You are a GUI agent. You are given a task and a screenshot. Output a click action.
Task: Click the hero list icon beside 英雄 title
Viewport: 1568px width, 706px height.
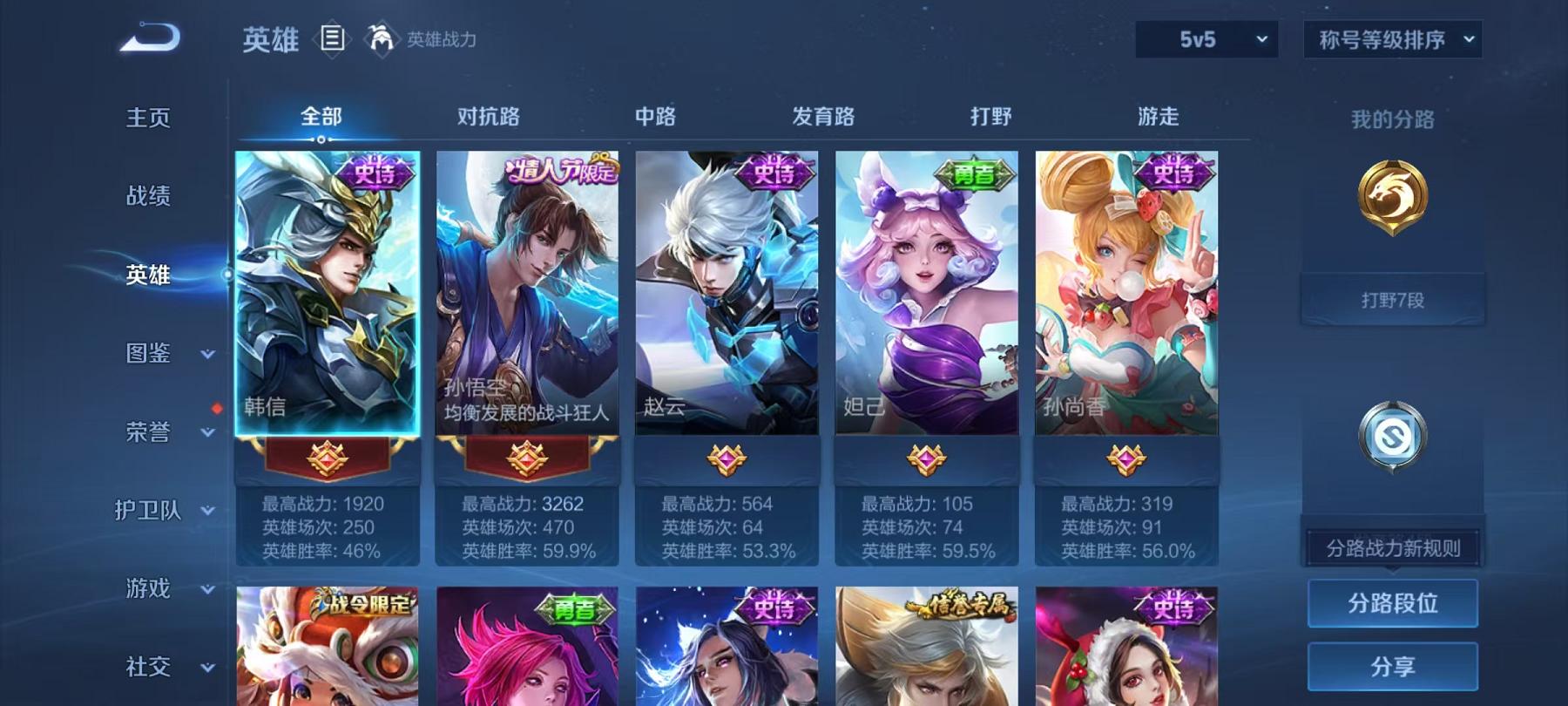coord(331,37)
